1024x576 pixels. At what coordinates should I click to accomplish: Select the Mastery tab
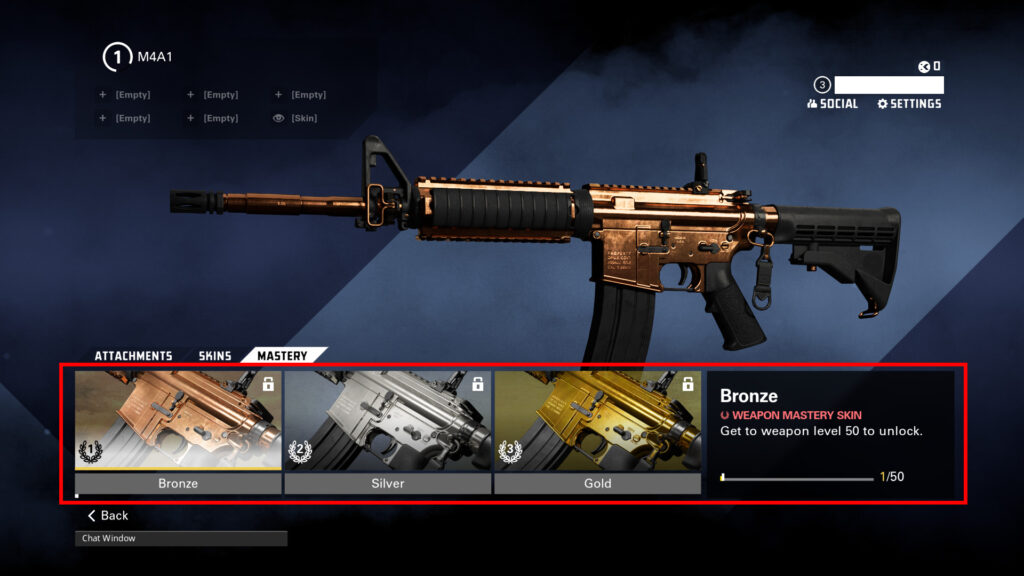282,356
